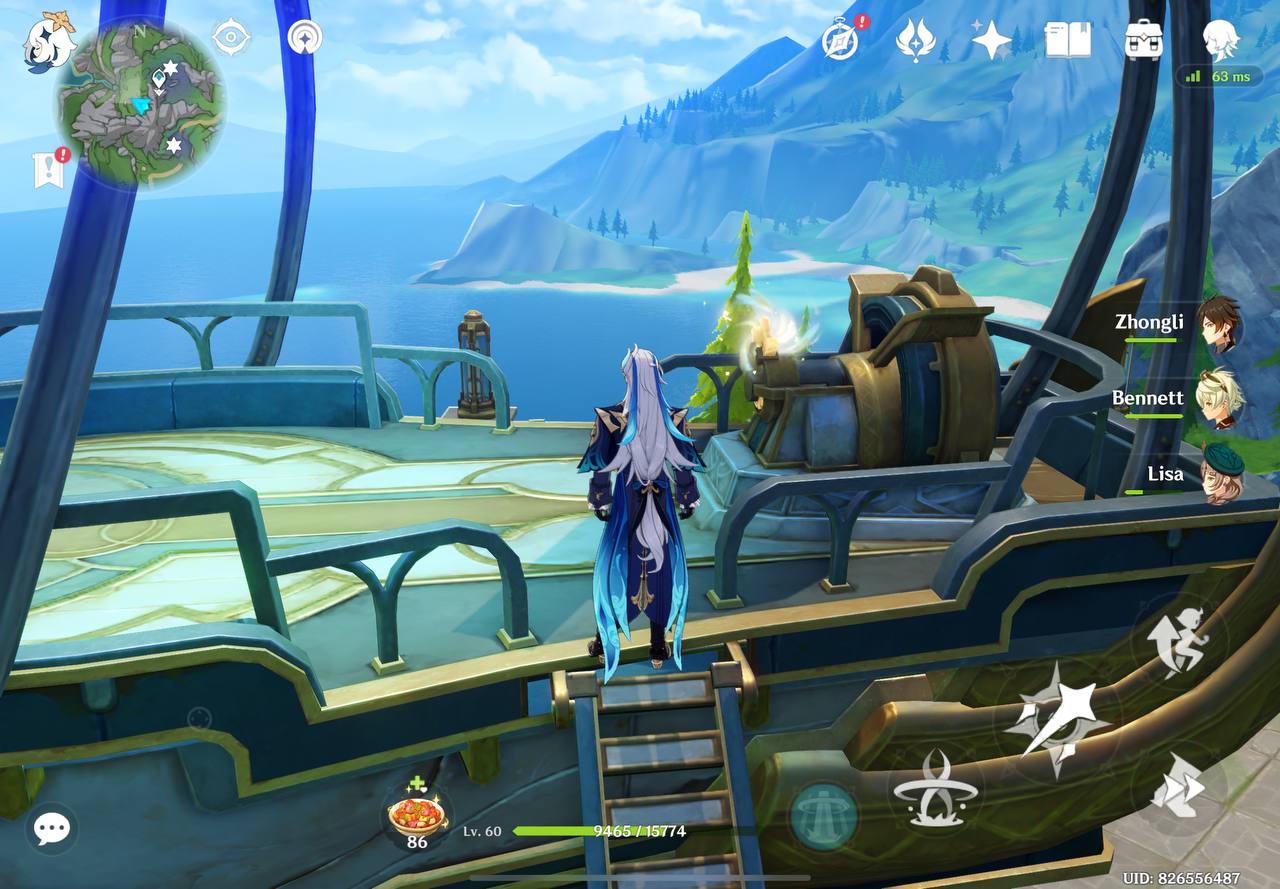Open the inventory backpack
This screenshot has width=1280, height=889.
click(1143, 41)
